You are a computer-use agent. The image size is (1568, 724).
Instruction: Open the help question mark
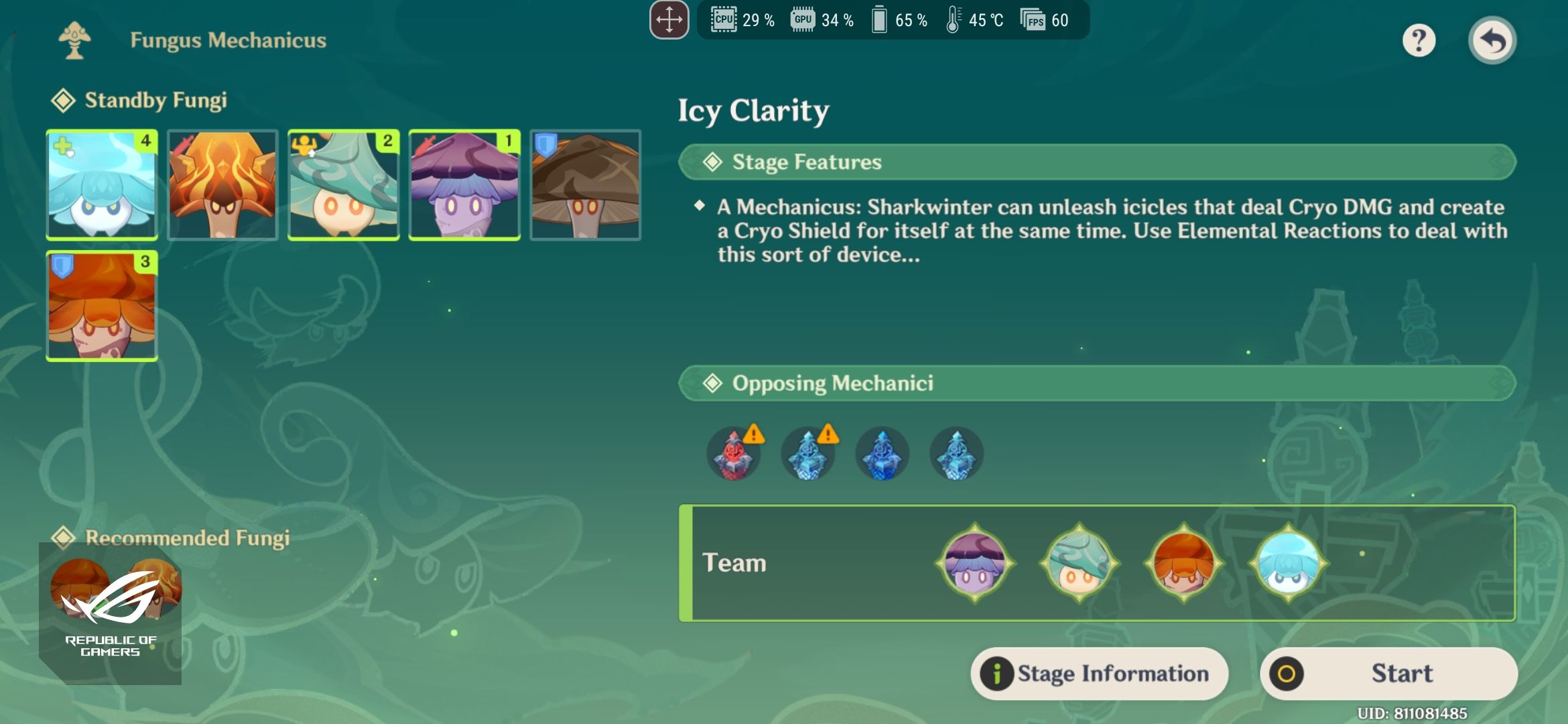point(1419,40)
